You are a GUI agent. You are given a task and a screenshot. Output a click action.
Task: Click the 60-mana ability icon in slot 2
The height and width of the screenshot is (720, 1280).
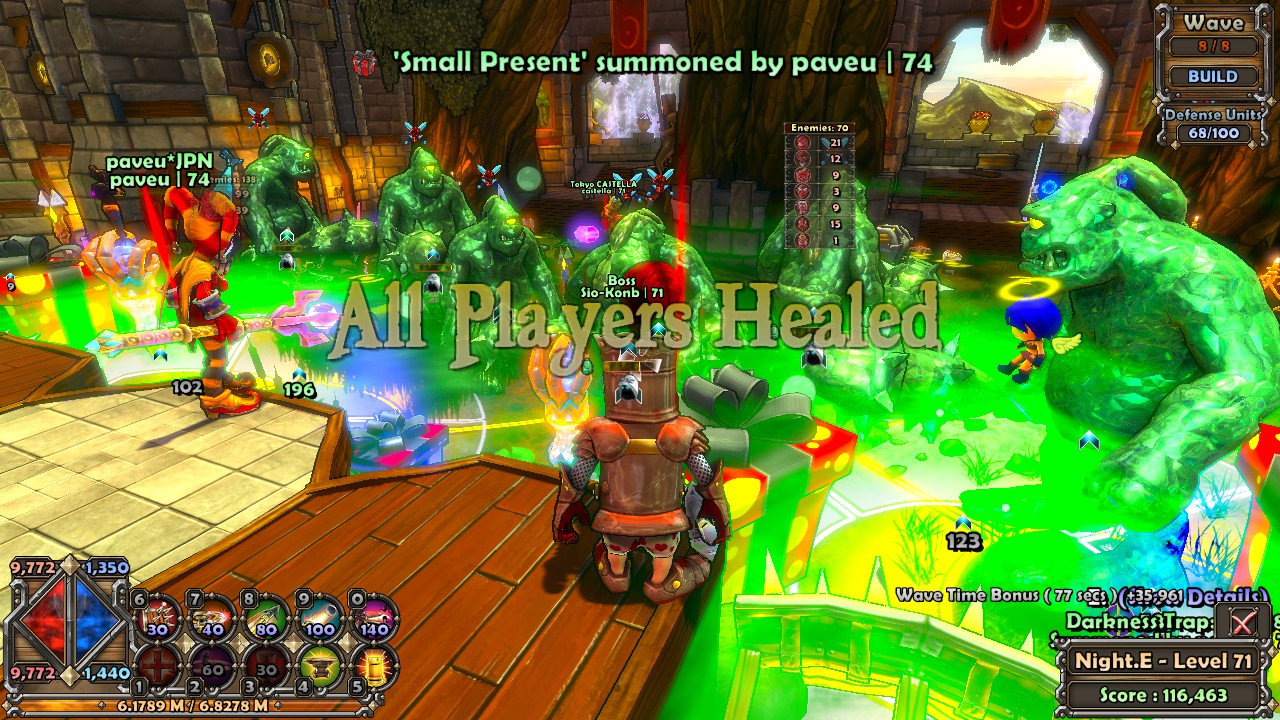point(211,667)
